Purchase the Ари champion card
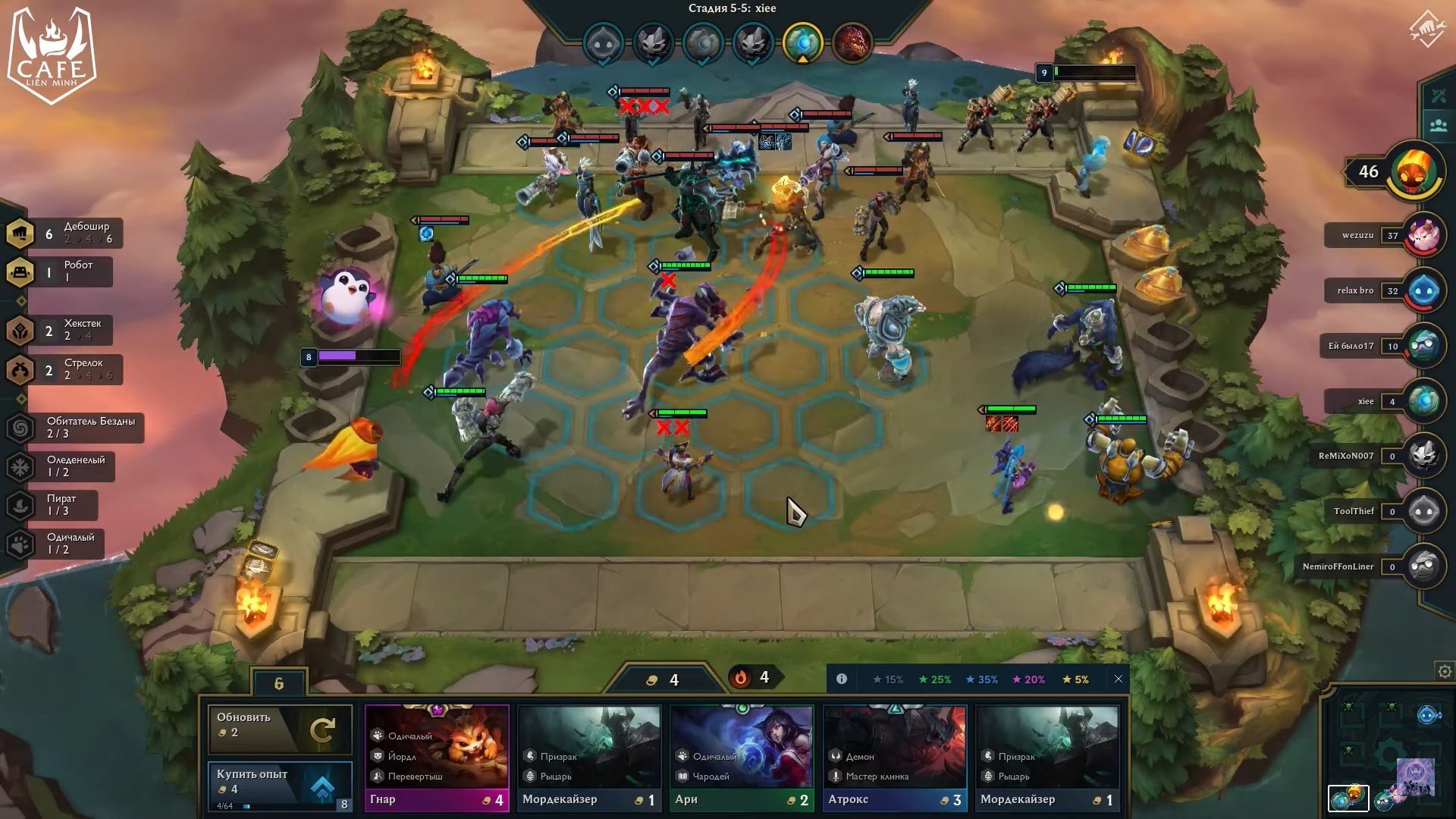 coord(742,758)
